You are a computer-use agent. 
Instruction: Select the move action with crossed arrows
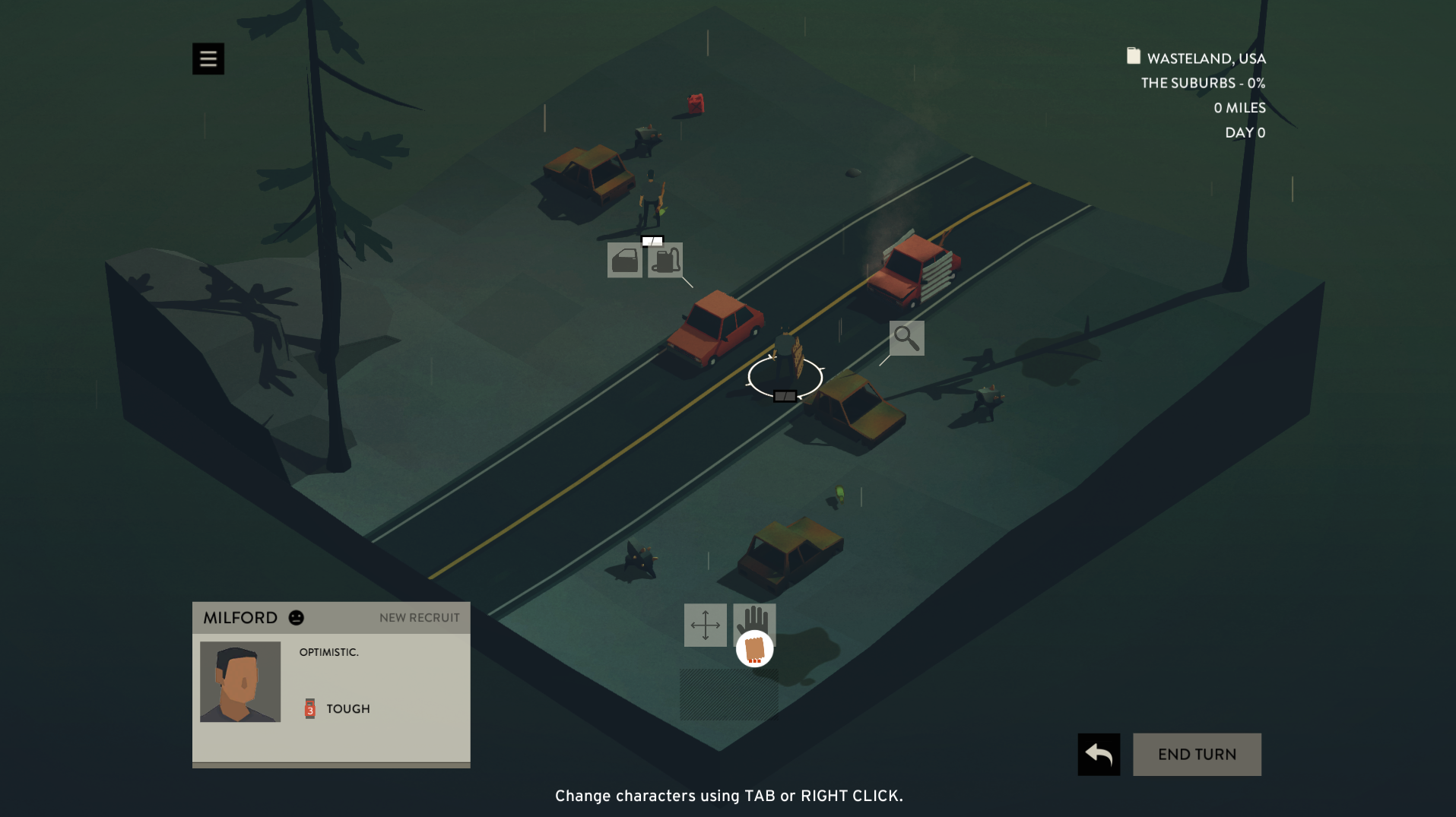click(x=706, y=627)
